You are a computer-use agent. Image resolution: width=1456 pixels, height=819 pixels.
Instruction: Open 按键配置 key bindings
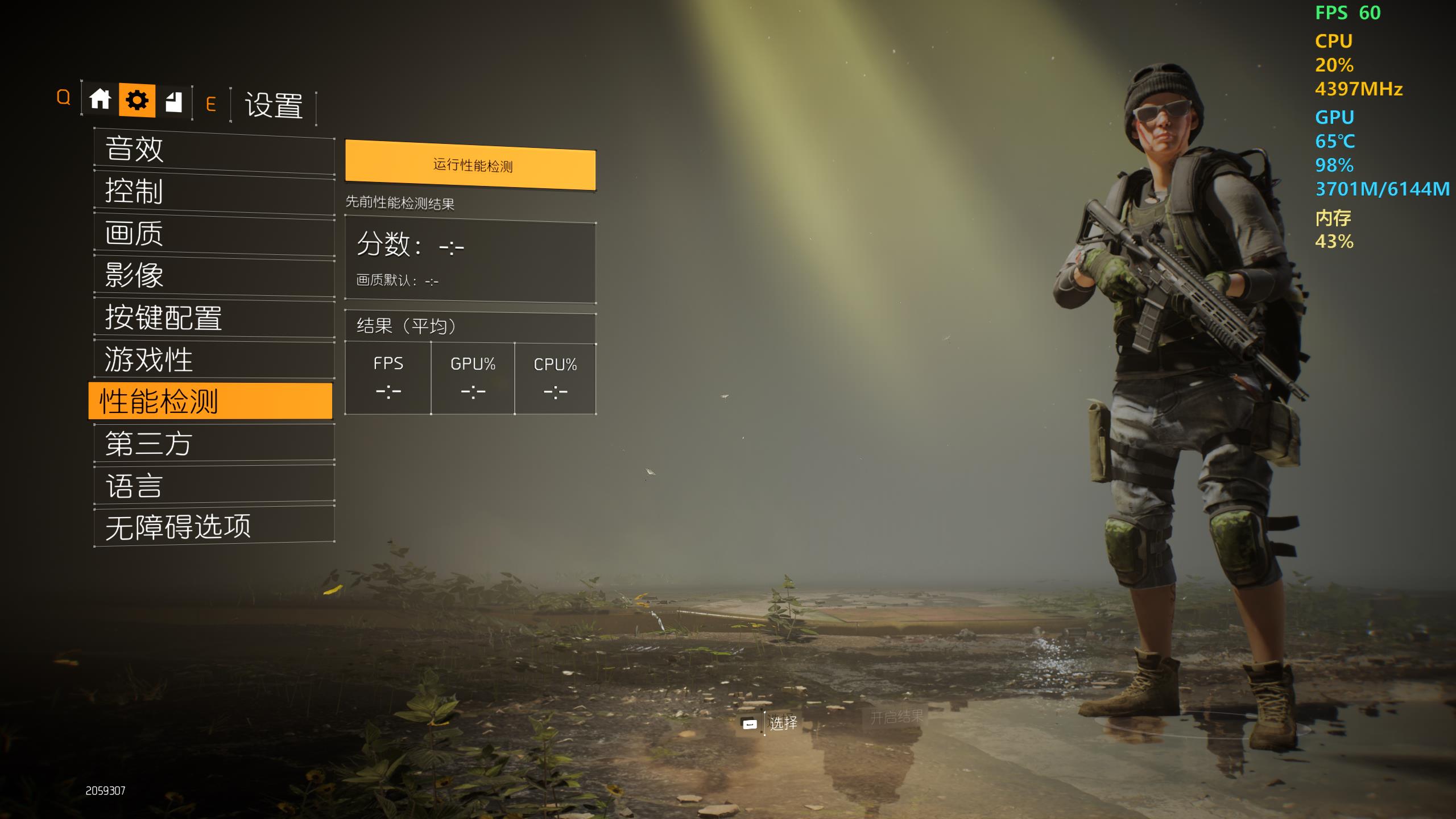214,318
